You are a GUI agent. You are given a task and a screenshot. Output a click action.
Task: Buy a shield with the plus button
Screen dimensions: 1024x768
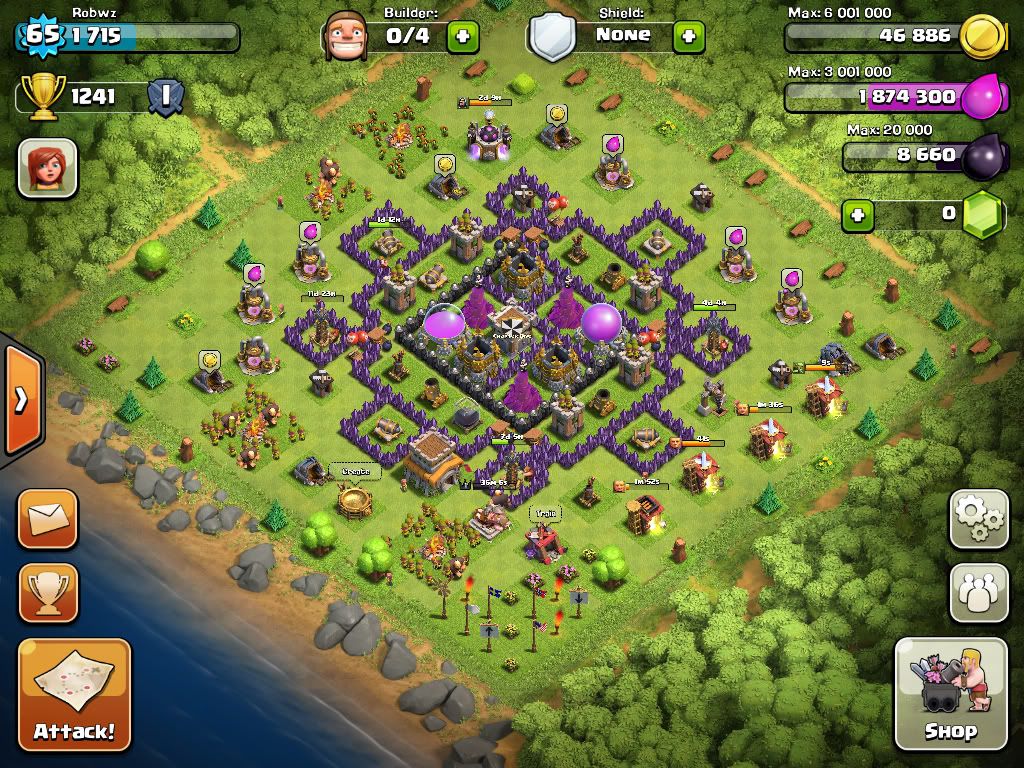pyautogui.click(x=688, y=37)
